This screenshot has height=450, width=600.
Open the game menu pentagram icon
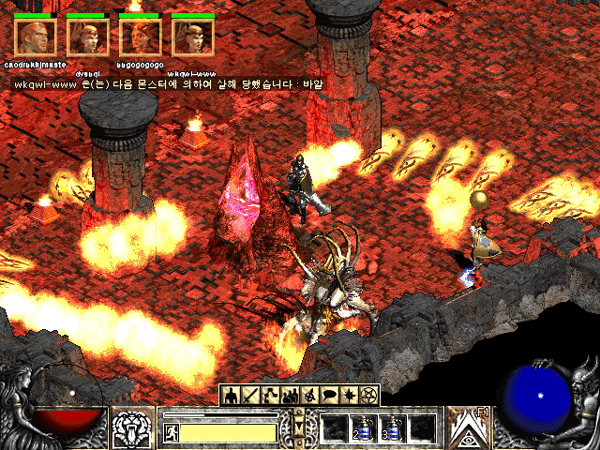point(369,395)
